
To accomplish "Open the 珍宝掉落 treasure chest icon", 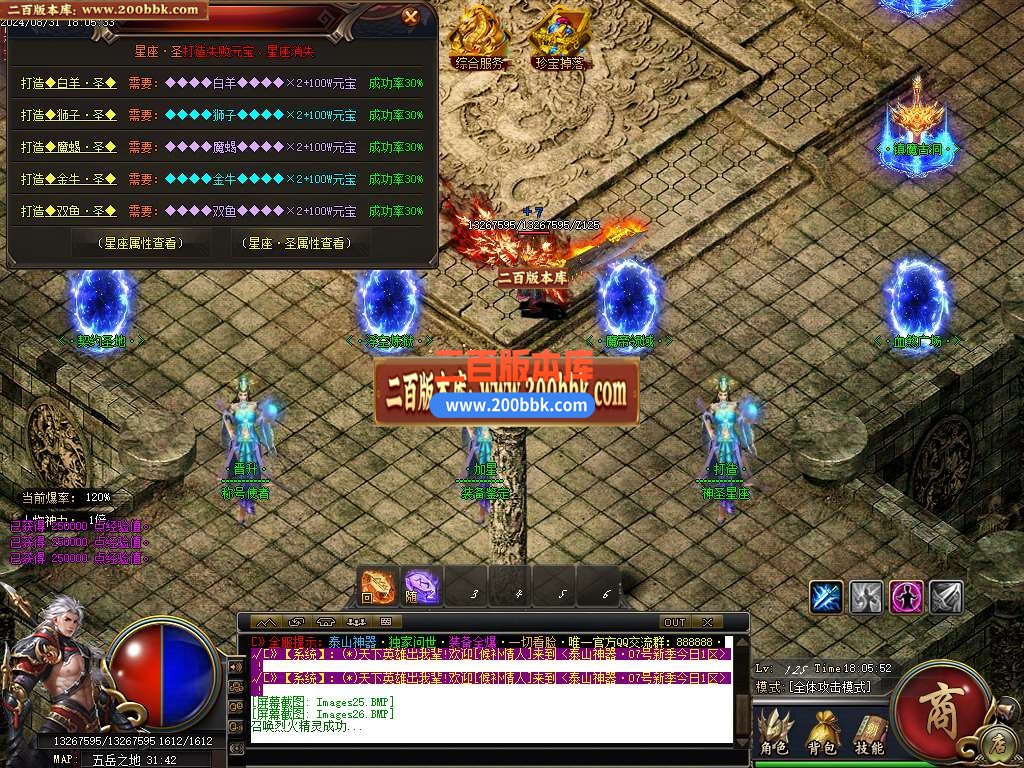I will [558, 36].
